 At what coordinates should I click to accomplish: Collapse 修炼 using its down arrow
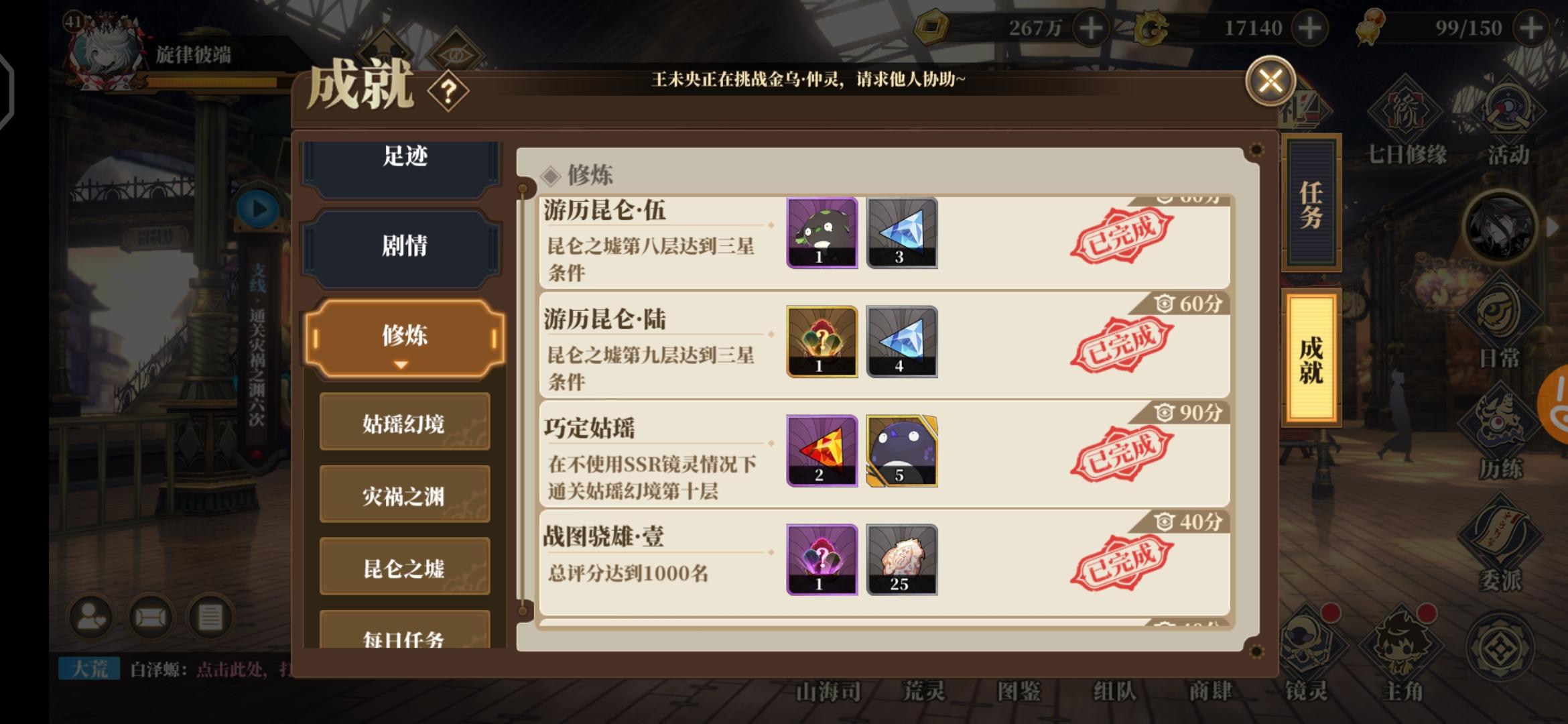pyautogui.click(x=402, y=366)
